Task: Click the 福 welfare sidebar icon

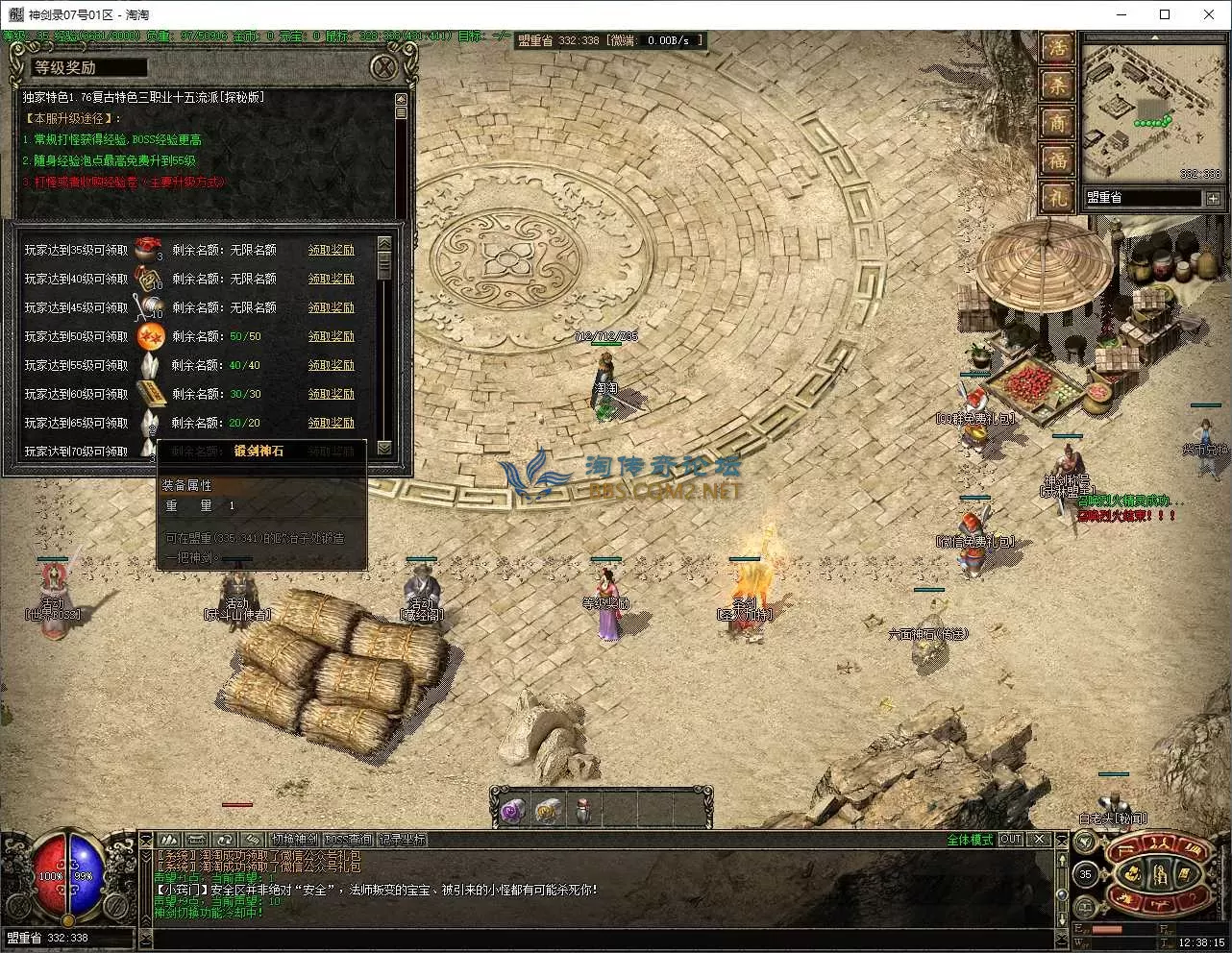Action: click(1057, 157)
